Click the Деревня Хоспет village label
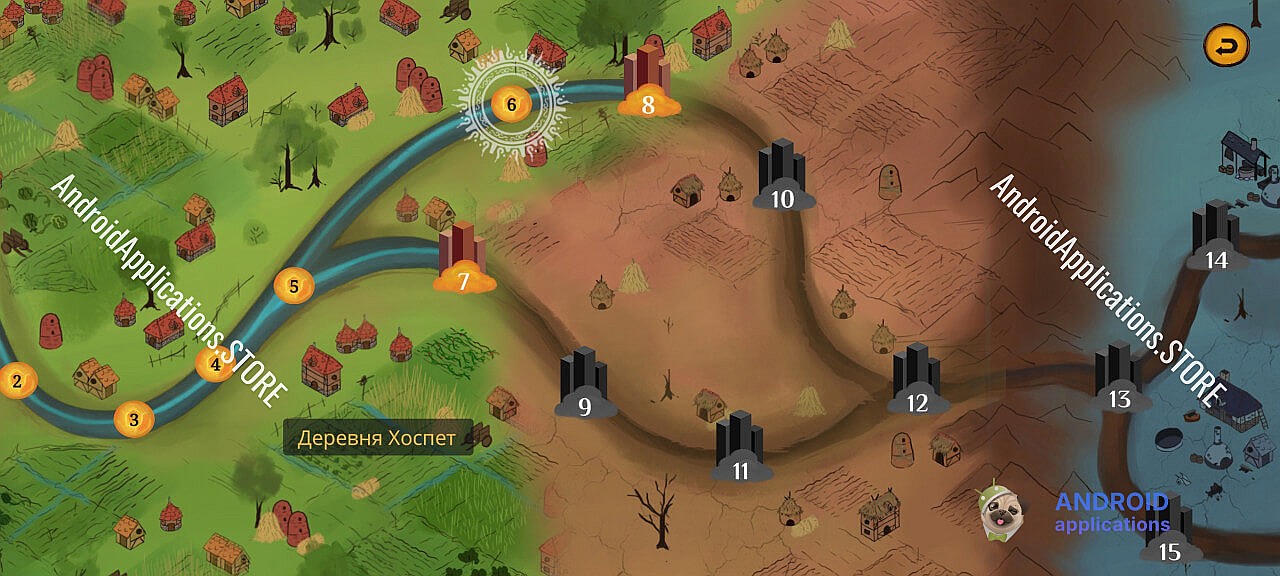 [377, 437]
